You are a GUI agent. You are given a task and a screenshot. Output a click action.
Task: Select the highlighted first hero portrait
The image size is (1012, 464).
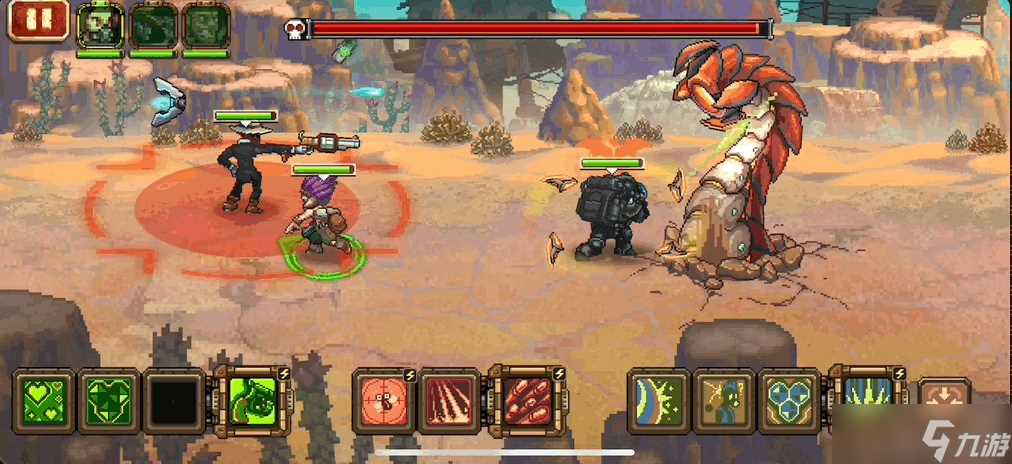pyautogui.click(x=100, y=24)
